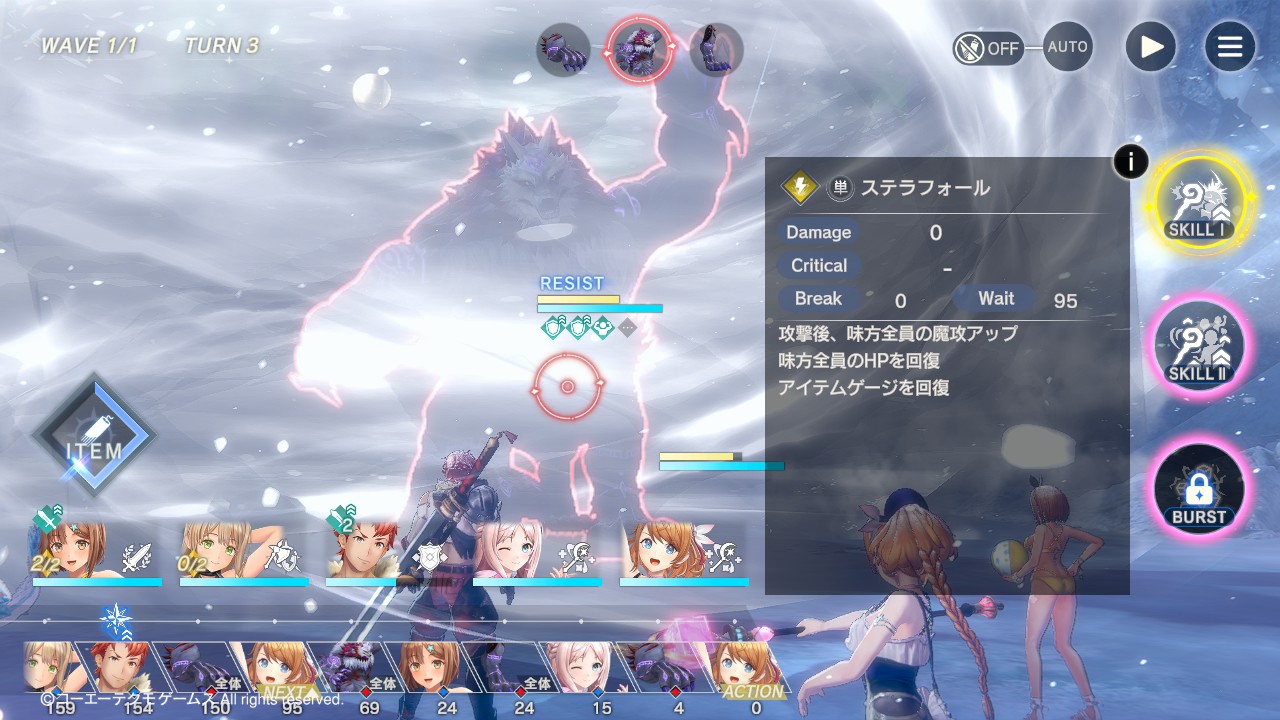Open the hamburger menu
Viewport: 1280px width, 720px height.
(x=1229, y=47)
